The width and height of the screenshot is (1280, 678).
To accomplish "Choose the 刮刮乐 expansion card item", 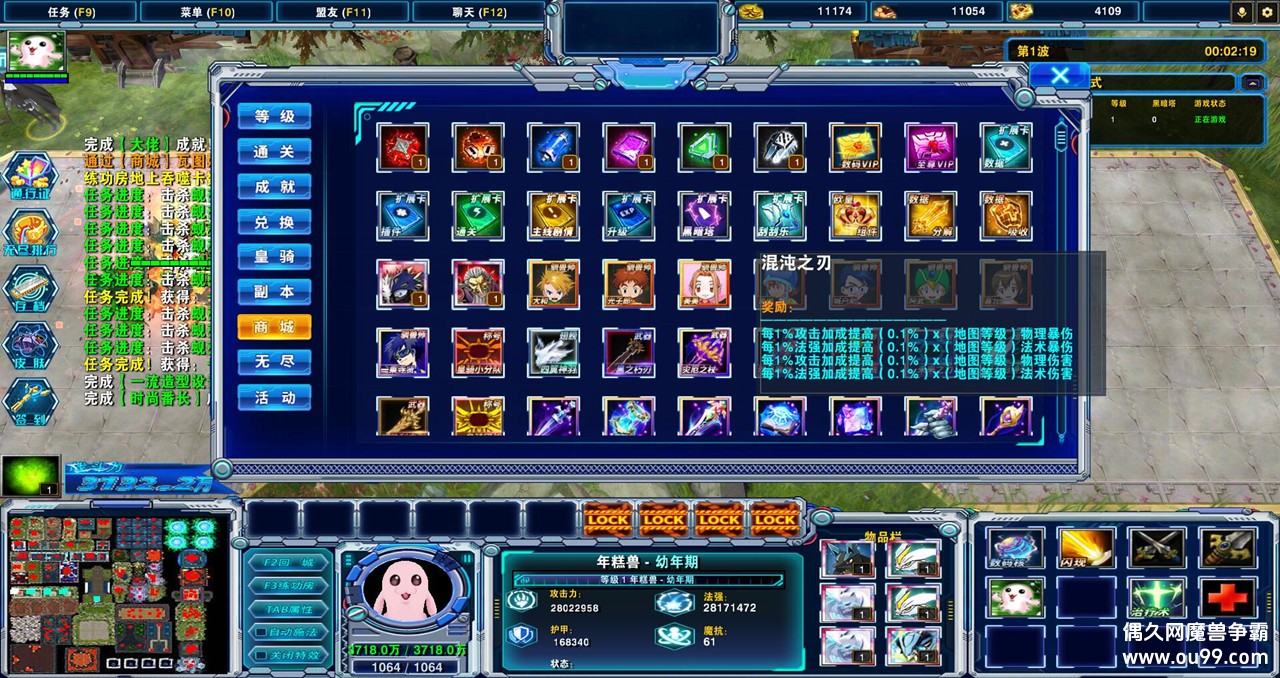I will pyautogui.click(x=780, y=215).
